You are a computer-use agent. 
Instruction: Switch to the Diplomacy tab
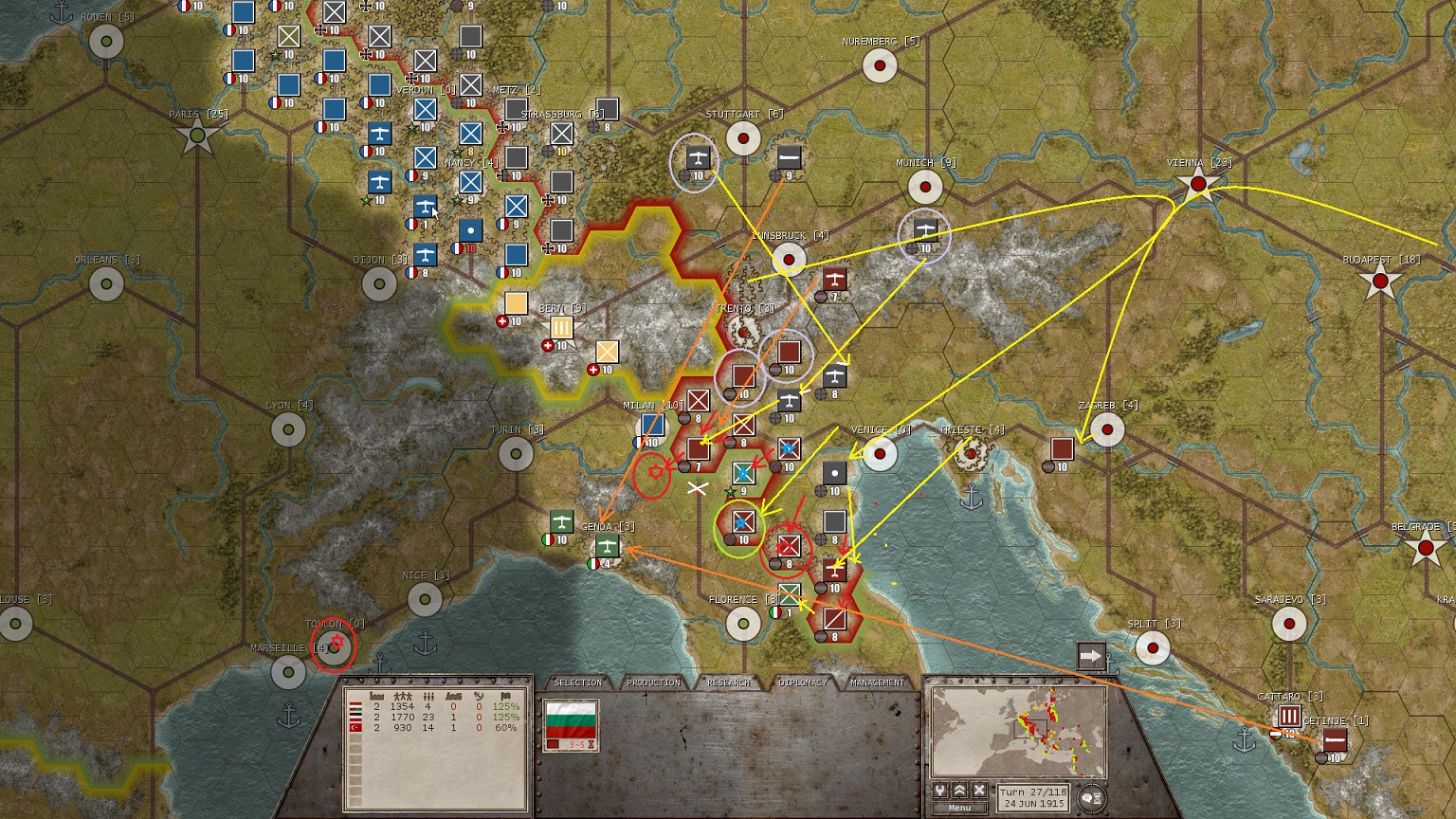[x=801, y=682]
